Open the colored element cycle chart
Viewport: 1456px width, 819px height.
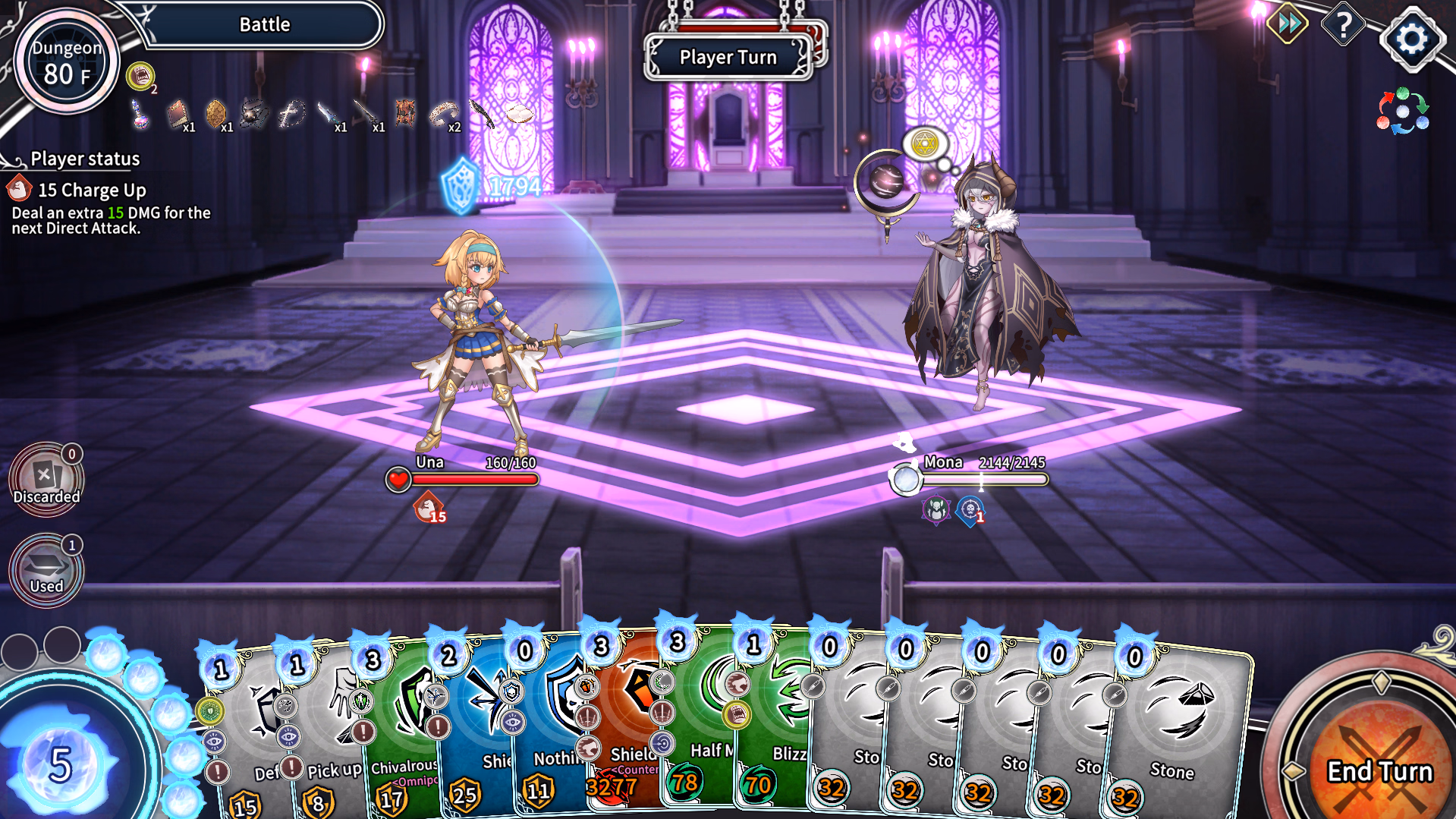[x=1402, y=112]
